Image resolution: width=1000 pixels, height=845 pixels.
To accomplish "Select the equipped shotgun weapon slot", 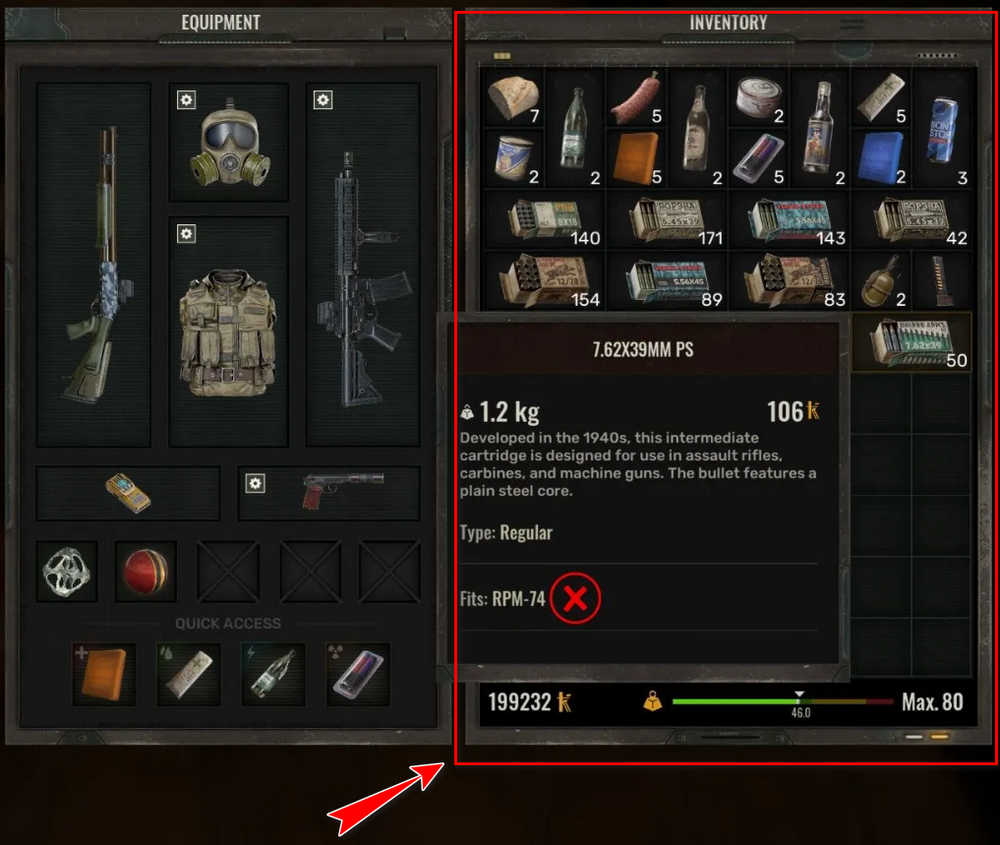I will tap(93, 264).
